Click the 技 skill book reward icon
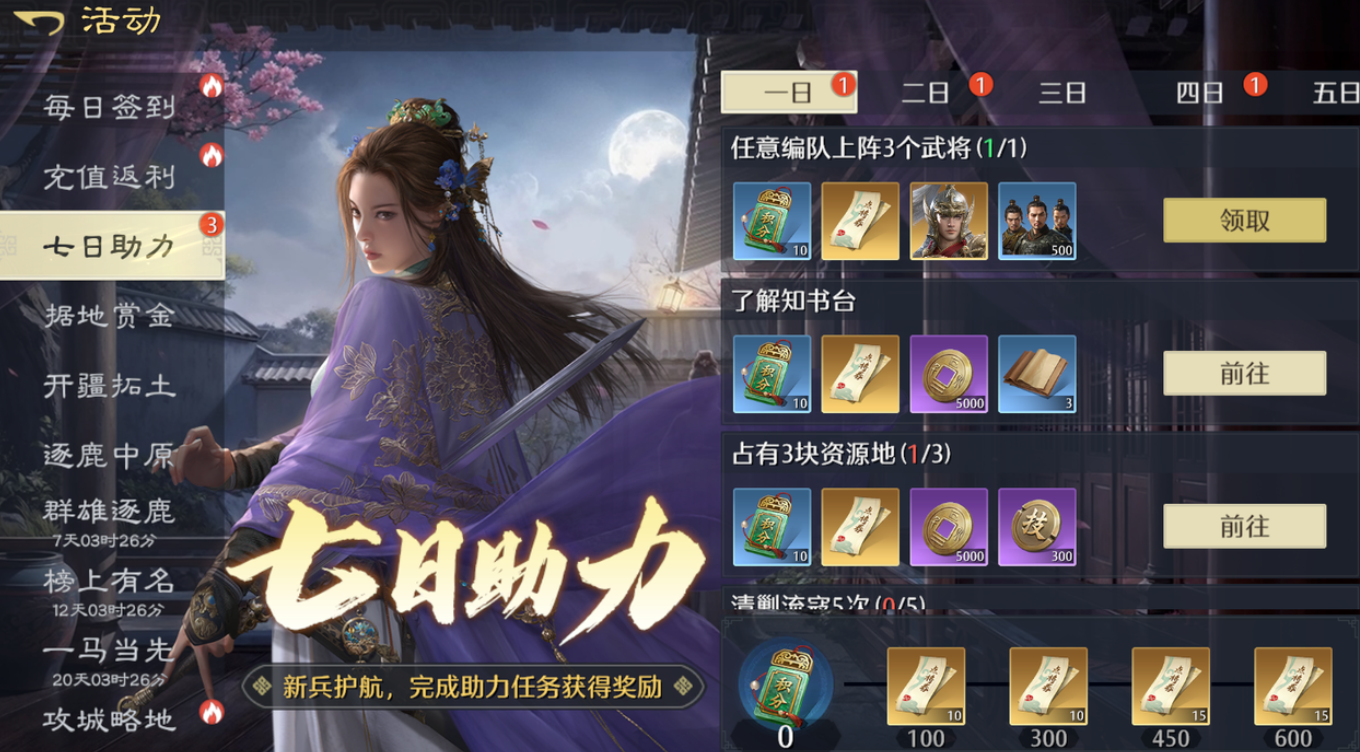1360x752 pixels. click(x=1036, y=527)
